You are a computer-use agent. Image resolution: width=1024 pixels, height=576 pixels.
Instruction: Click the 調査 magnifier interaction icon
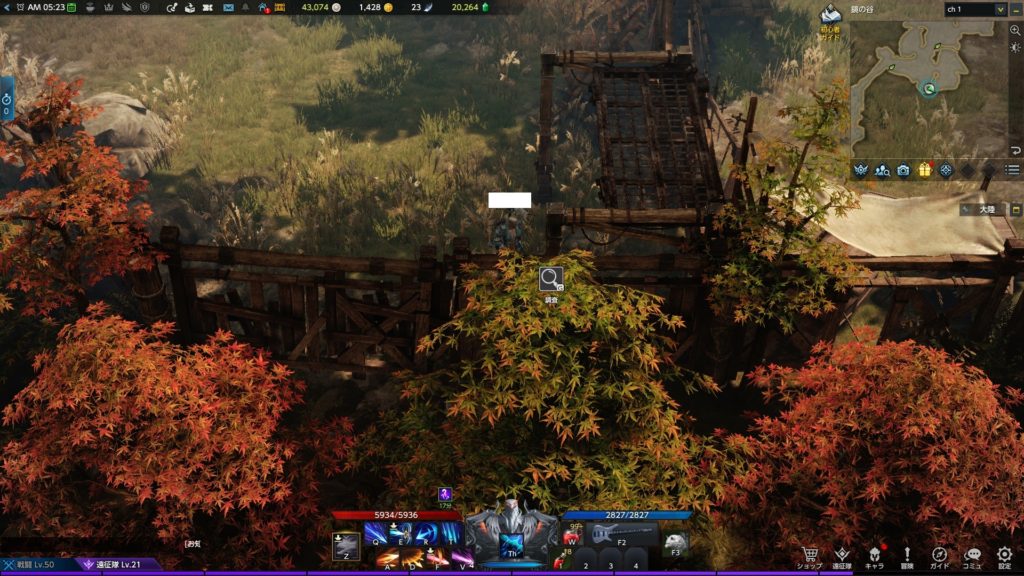point(551,279)
